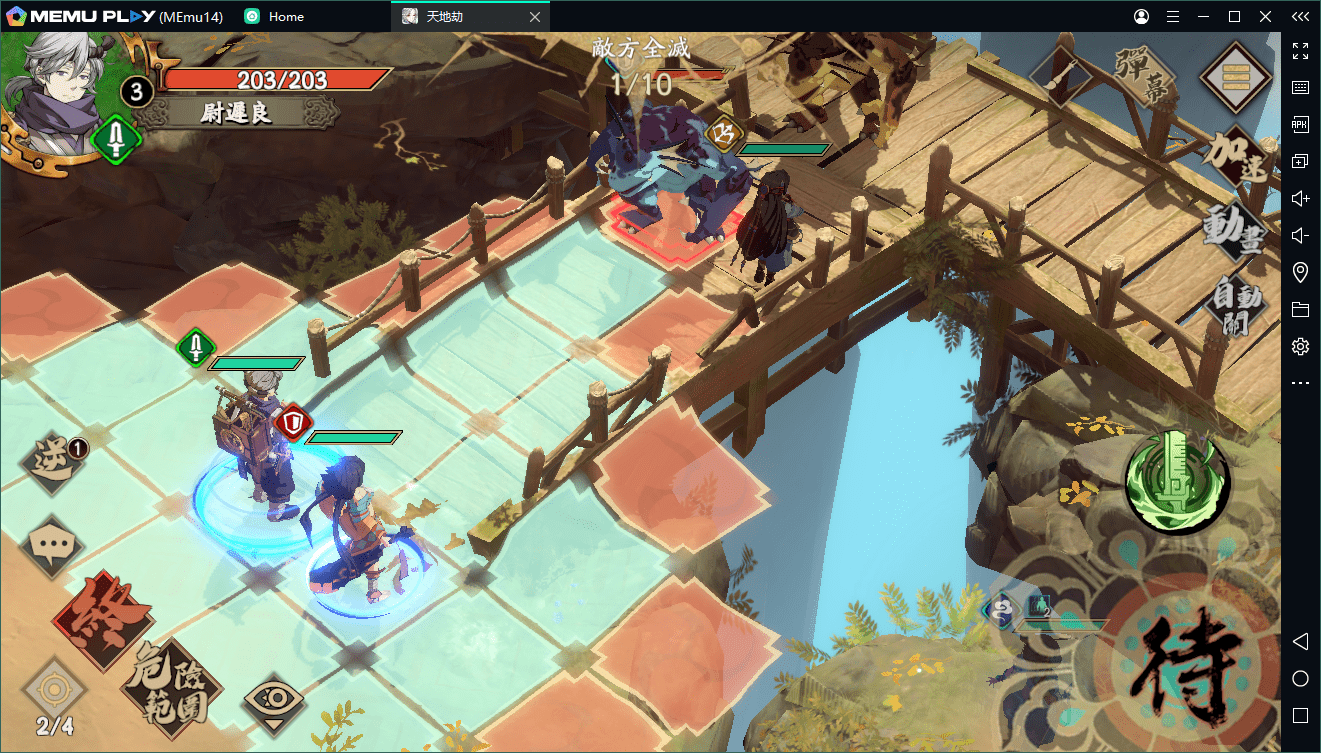Open the chat speech bubble

coord(52,545)
